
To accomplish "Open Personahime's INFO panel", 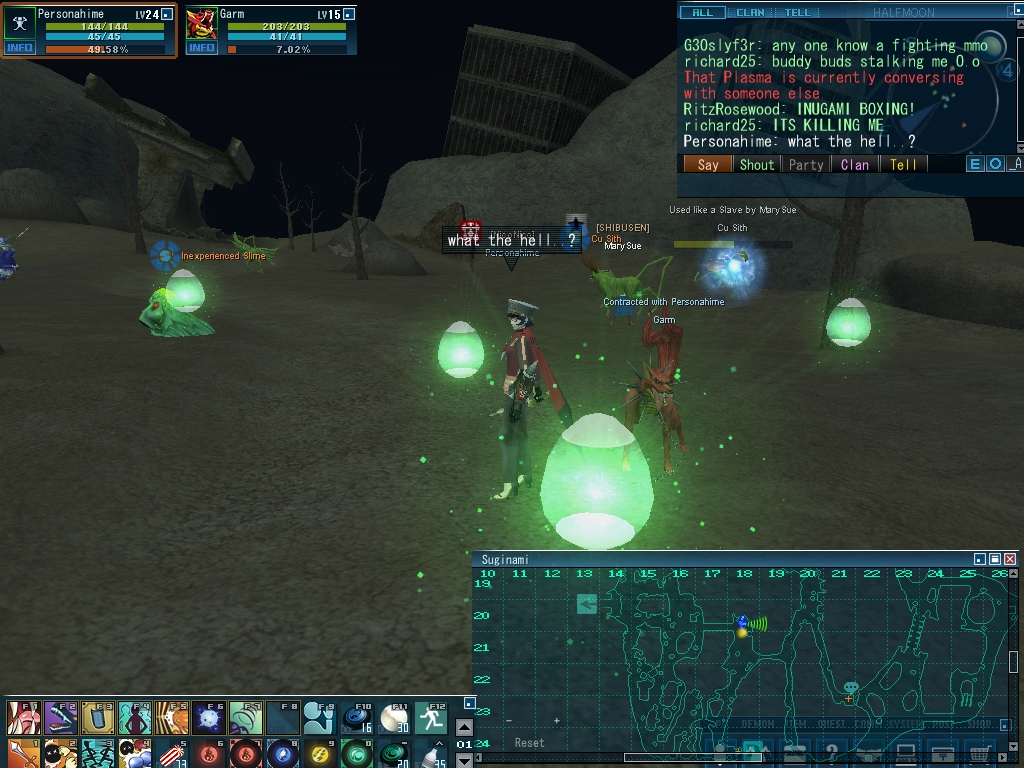I will [20, 48].
